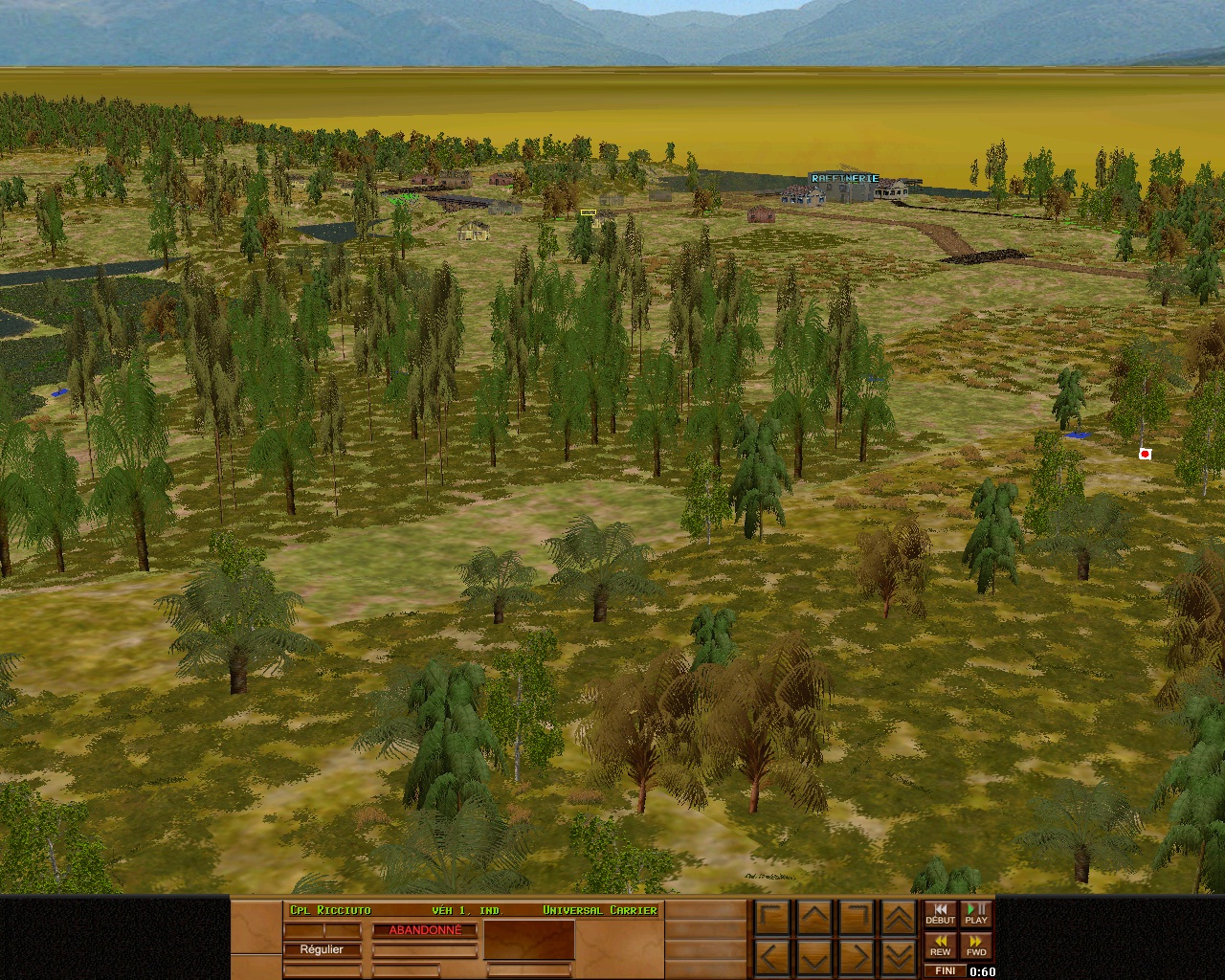Pan the camera right with the right arrow
This screenshot has width=1225, height=980.
point(857,956)
